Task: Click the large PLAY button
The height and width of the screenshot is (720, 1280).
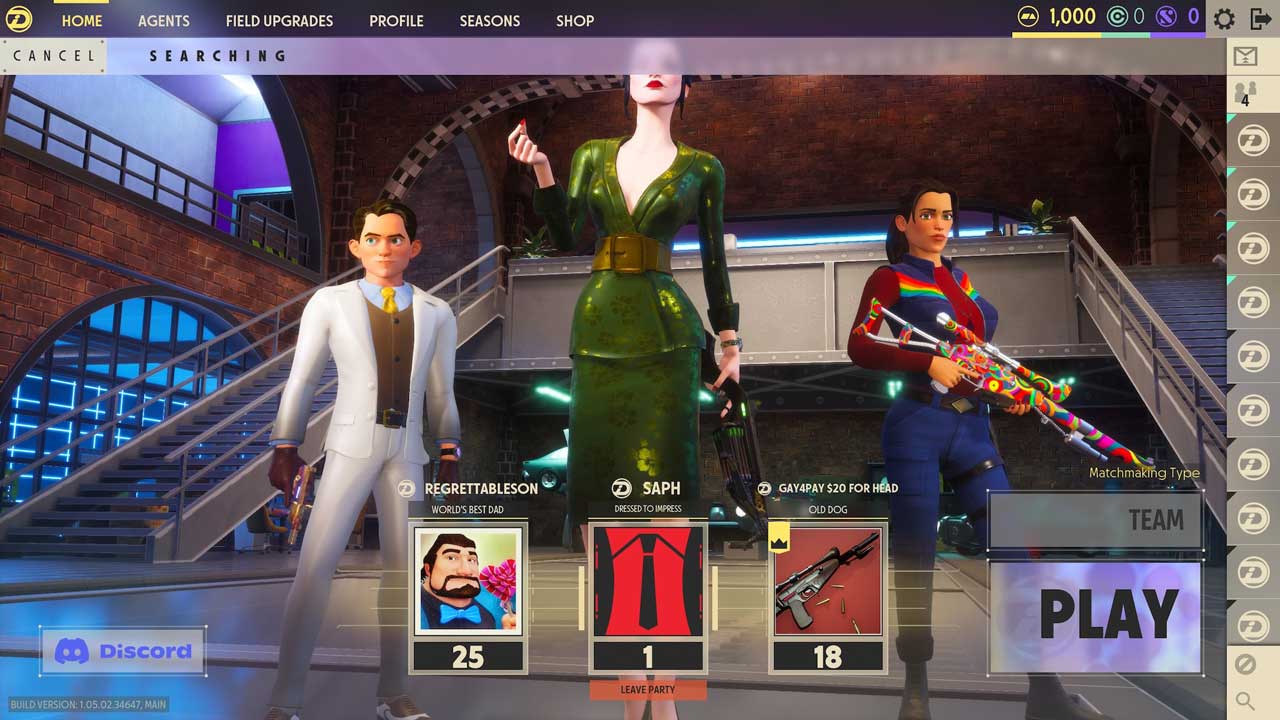Action: point(1095,615)
